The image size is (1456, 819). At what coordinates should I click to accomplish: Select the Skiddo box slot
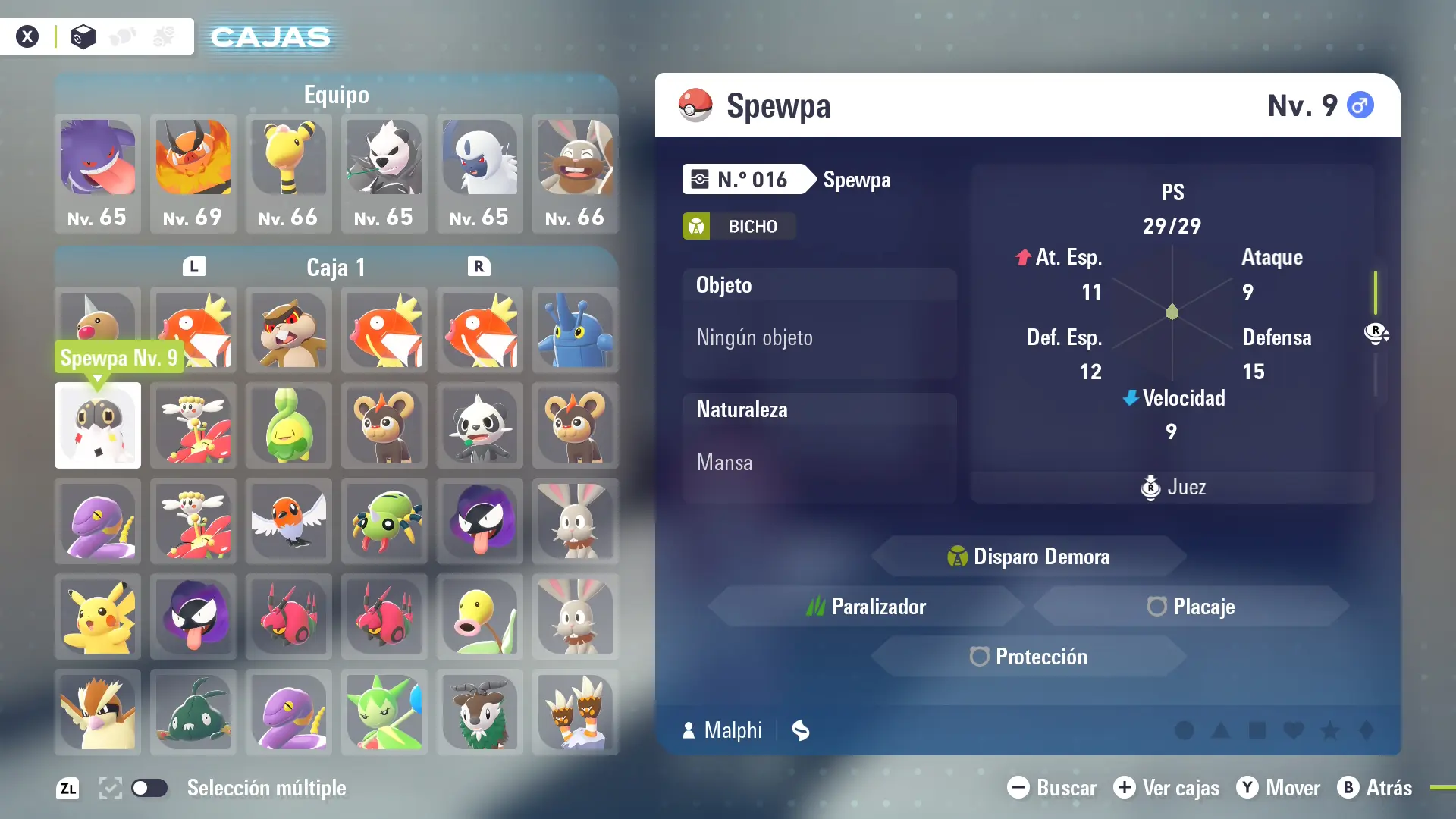pyautogui.click(x=480, y=712)
